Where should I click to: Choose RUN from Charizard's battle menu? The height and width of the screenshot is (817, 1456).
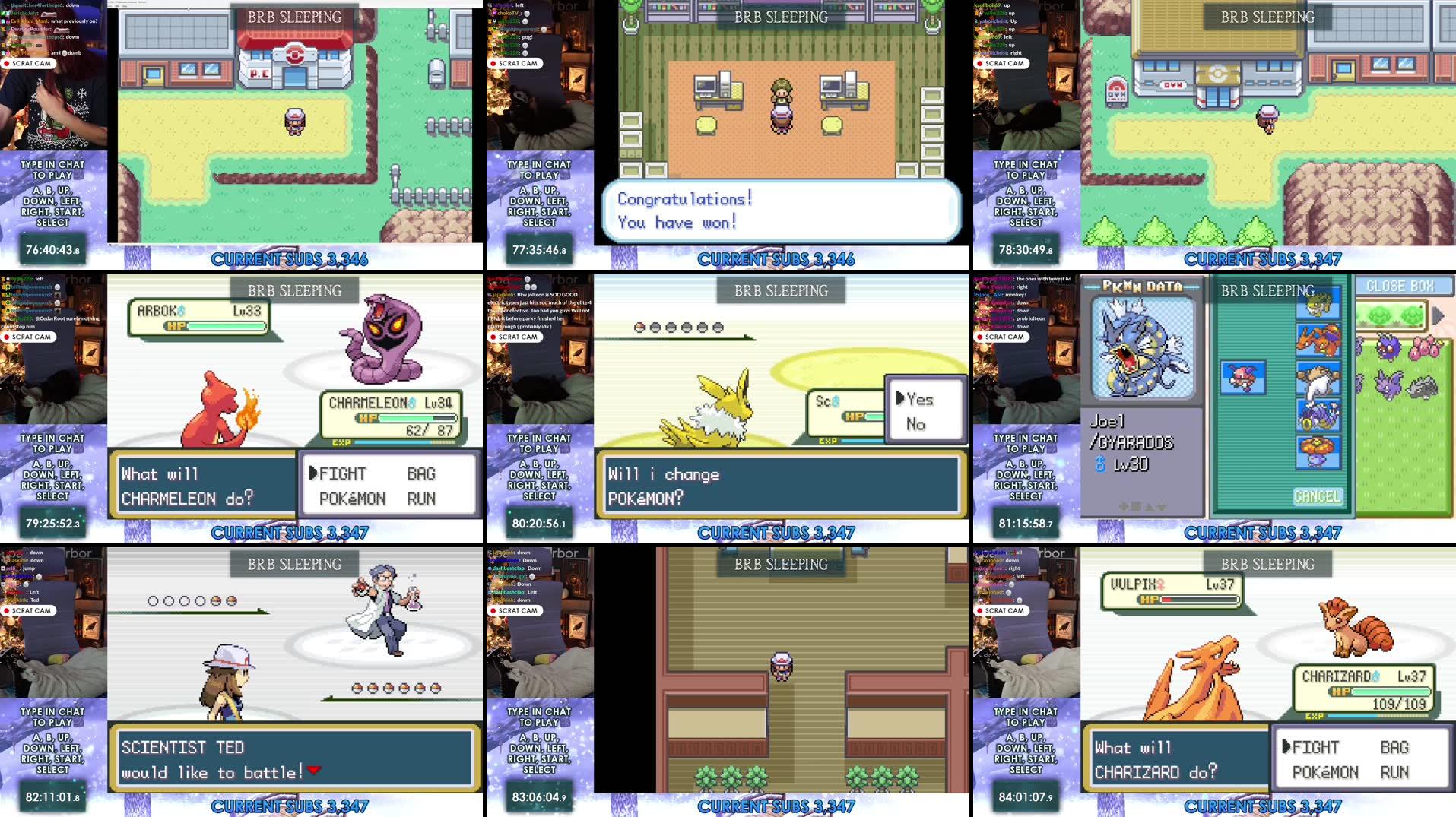tap(1396, 771)
